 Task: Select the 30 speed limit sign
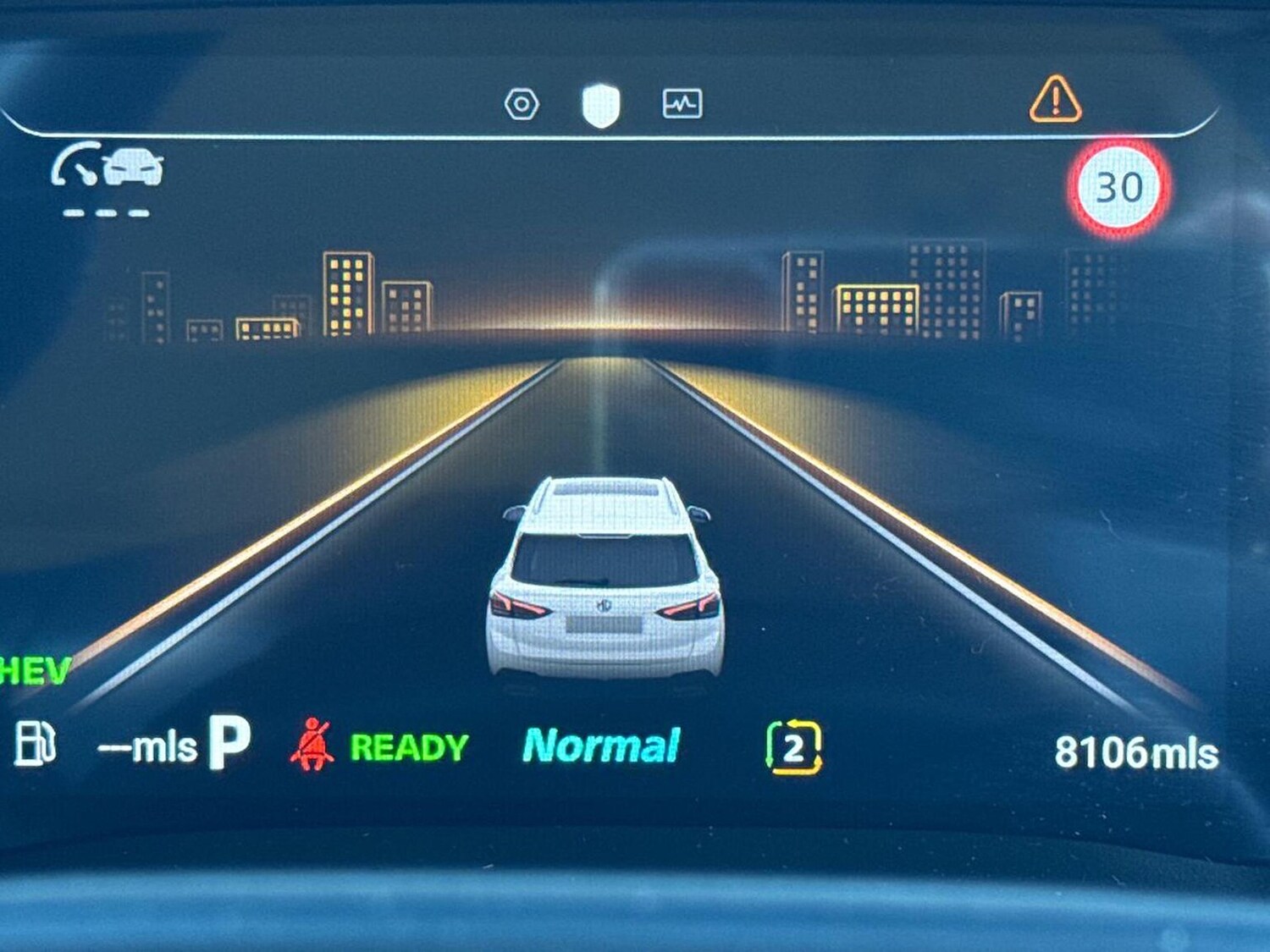click(1118, 188)
